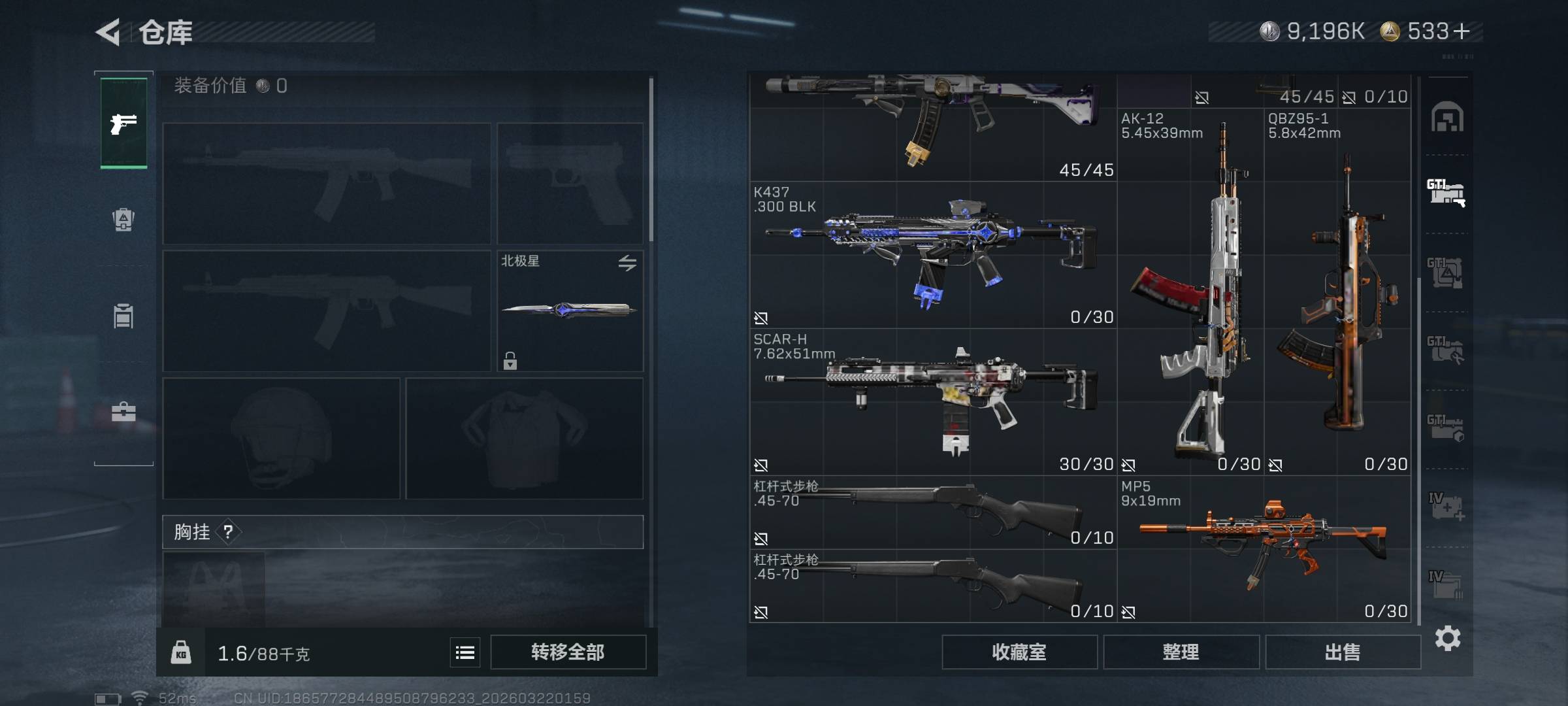Open the briefcase tab on left sidebar
This screenshot has width=1568, height=706.
[123, 412]
